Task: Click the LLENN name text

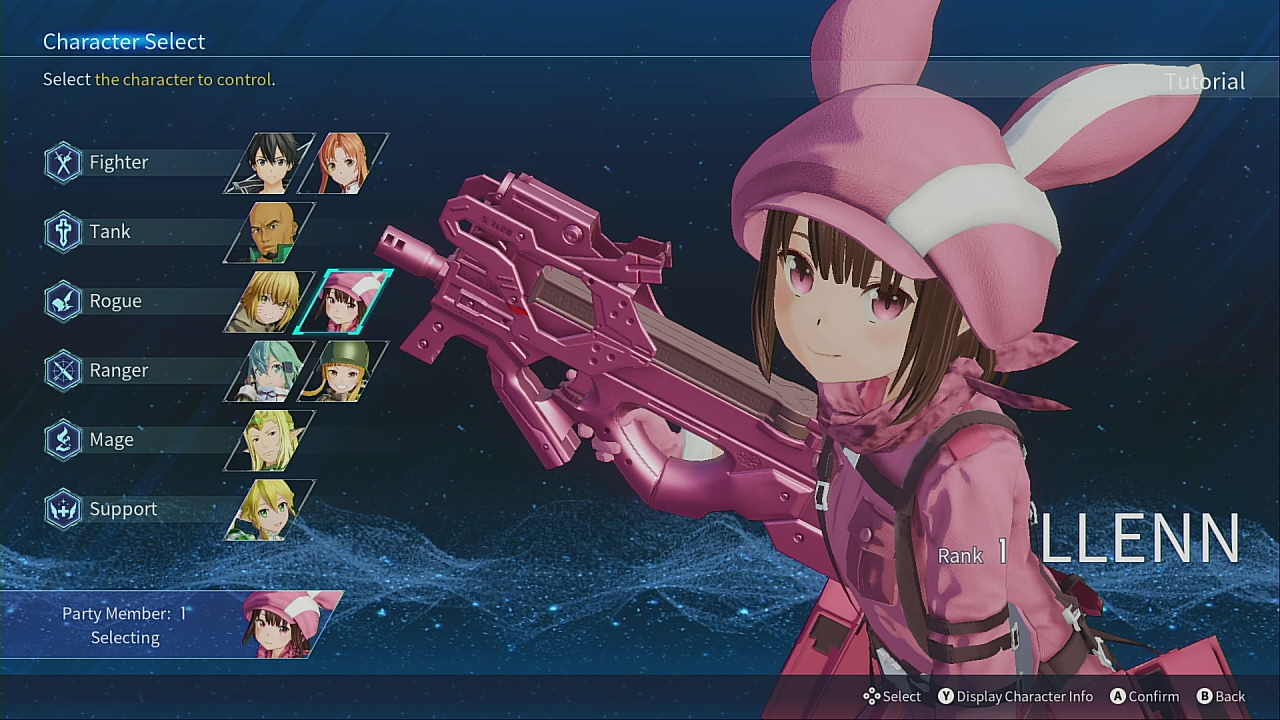Action: (1140, 540)
